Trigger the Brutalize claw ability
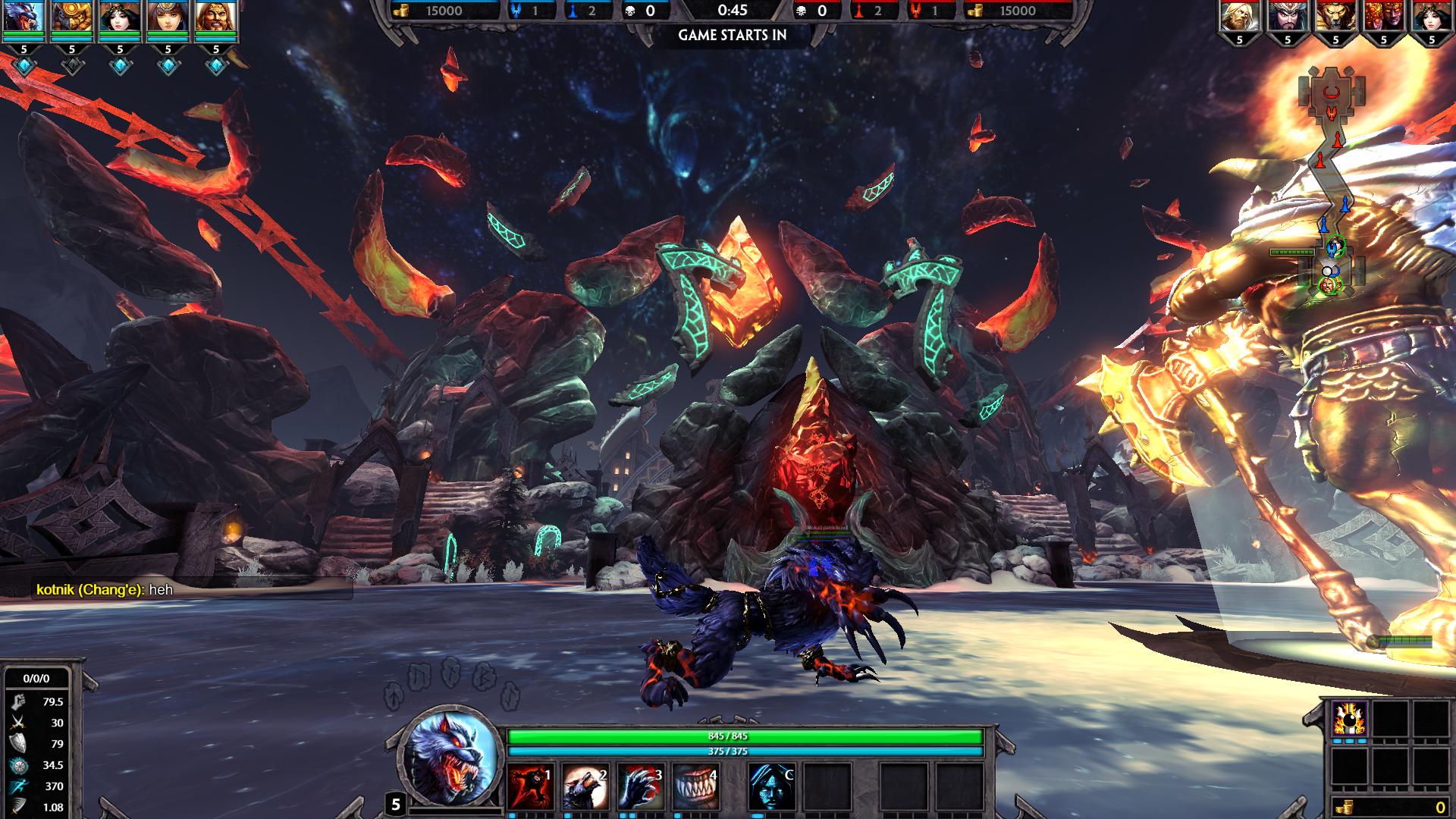Image resolution: width=1456 pixels, height=819 pixels. point(640,786)
